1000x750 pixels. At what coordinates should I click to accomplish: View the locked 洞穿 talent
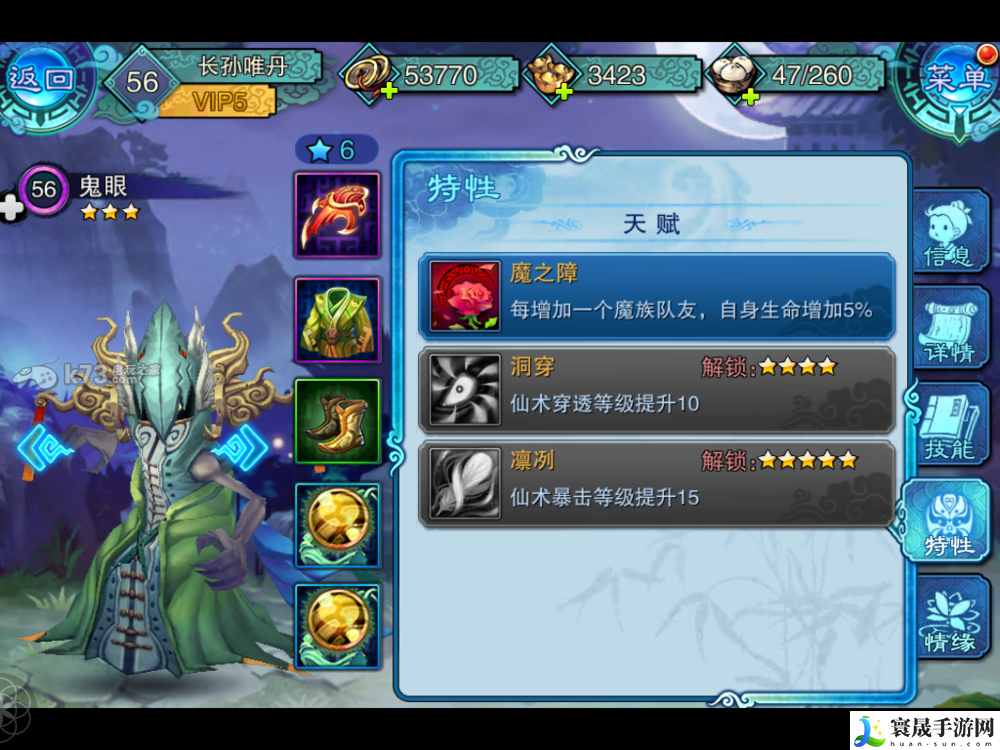(656, 389)
